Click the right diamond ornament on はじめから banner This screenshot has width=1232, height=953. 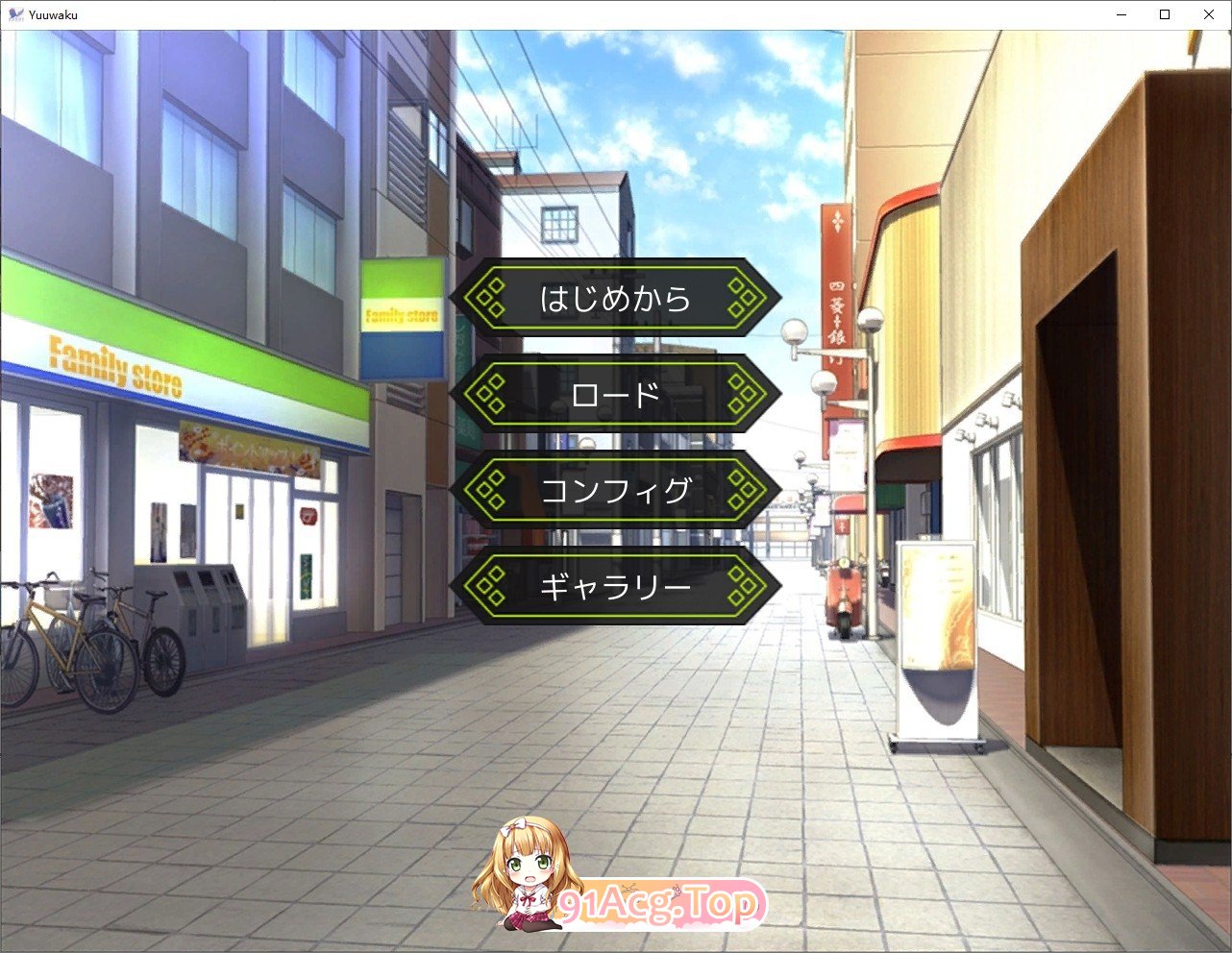pos(741,298)
